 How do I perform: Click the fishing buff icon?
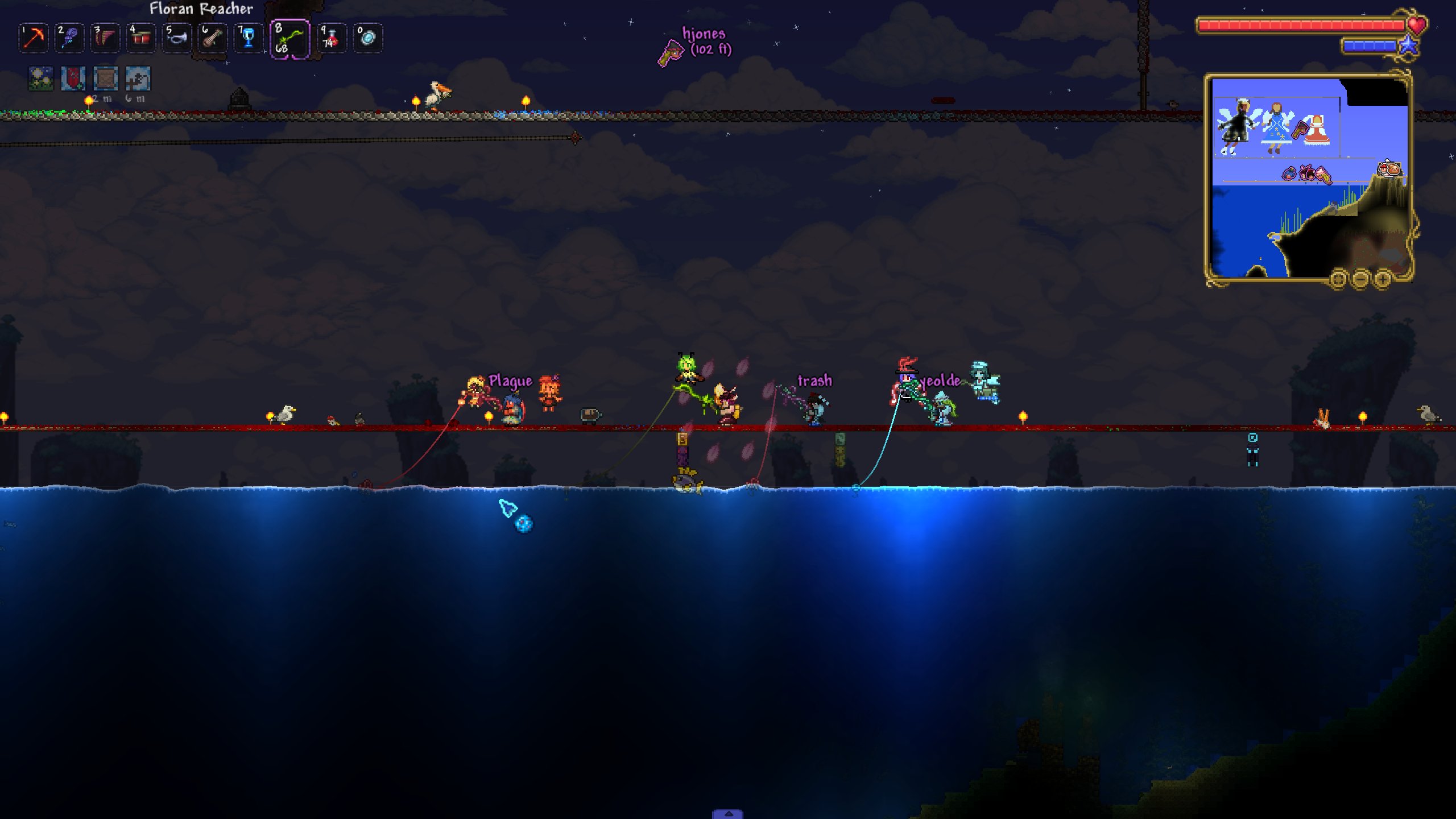coord(138,78)
